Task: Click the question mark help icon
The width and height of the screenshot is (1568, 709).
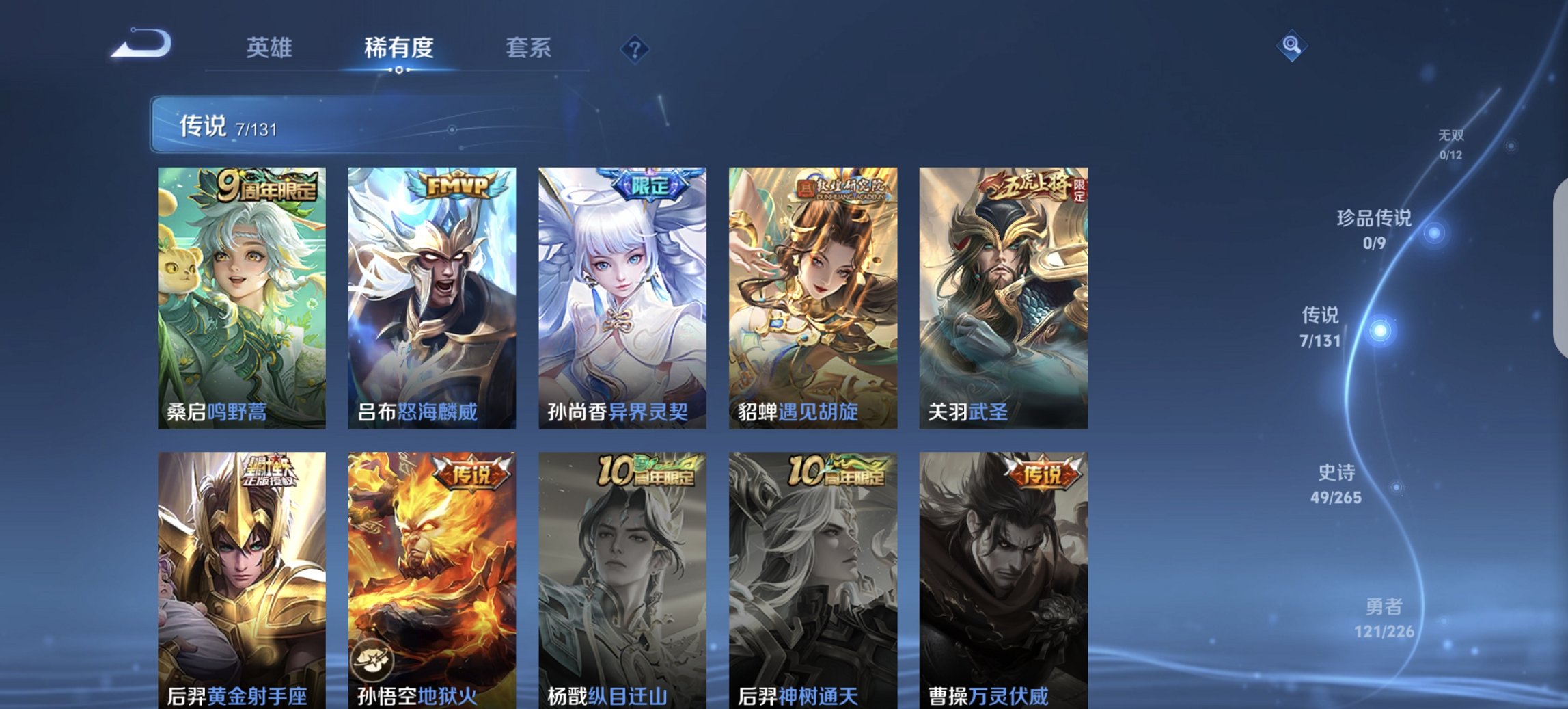Action: 635,51
